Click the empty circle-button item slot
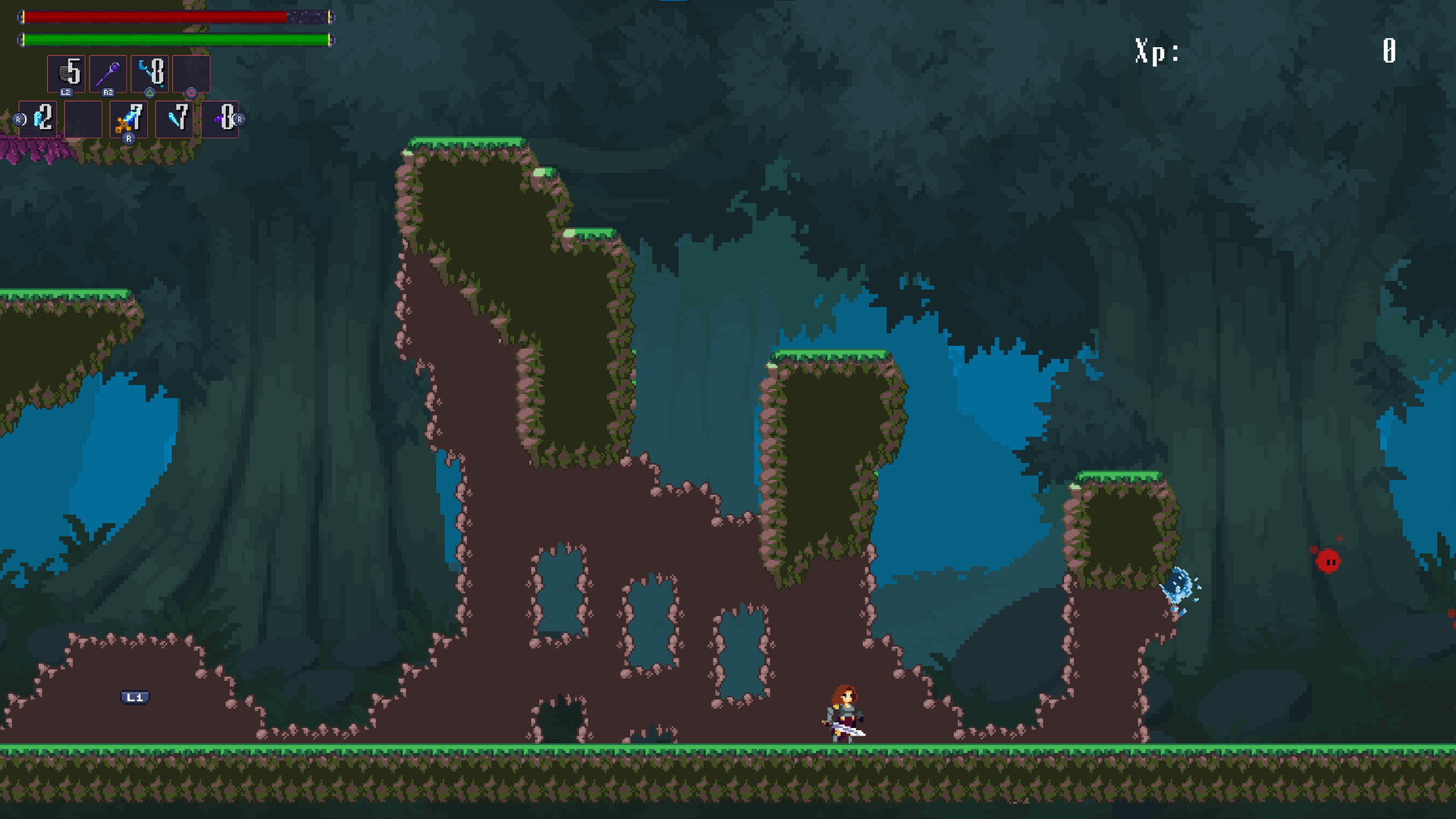Viewport: 1456px width, 819px height. [190, 74]
